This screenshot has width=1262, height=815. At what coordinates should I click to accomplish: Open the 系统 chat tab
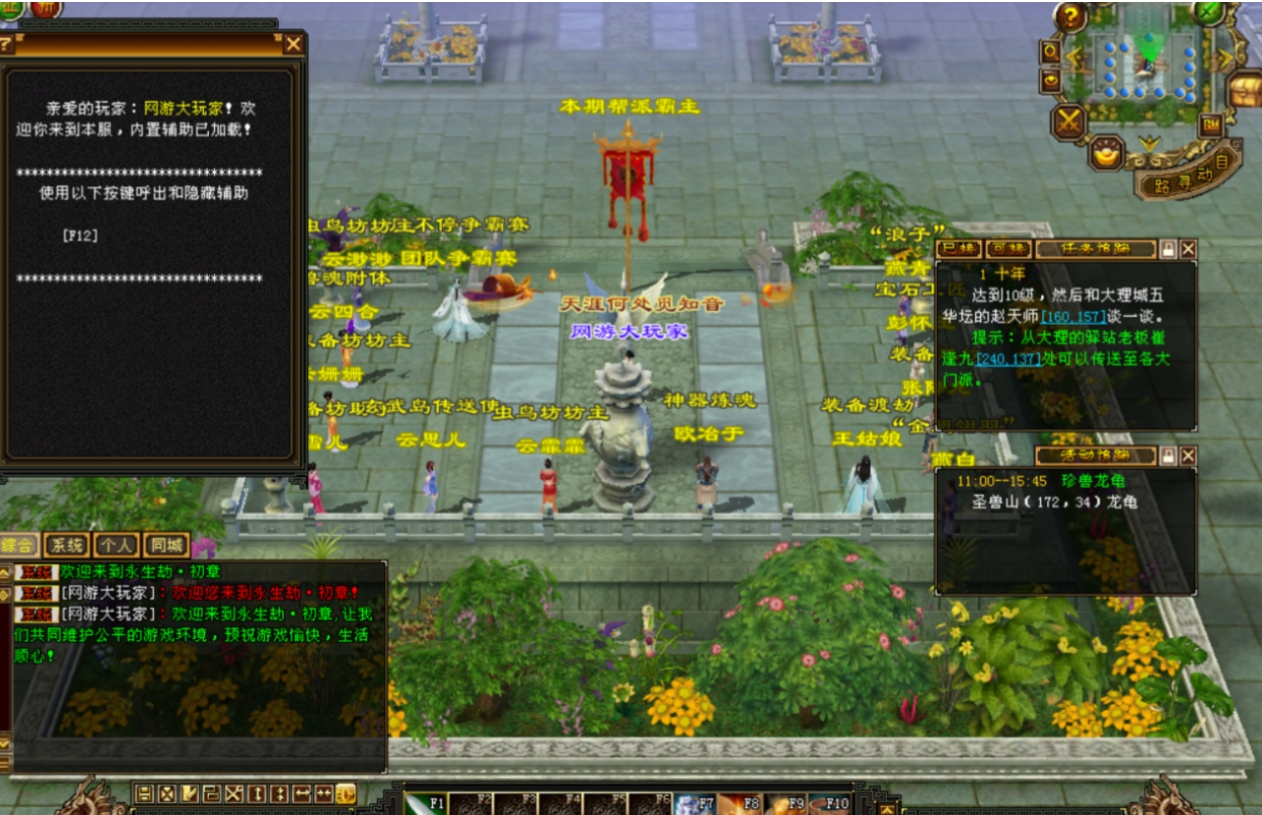(67, 545)
